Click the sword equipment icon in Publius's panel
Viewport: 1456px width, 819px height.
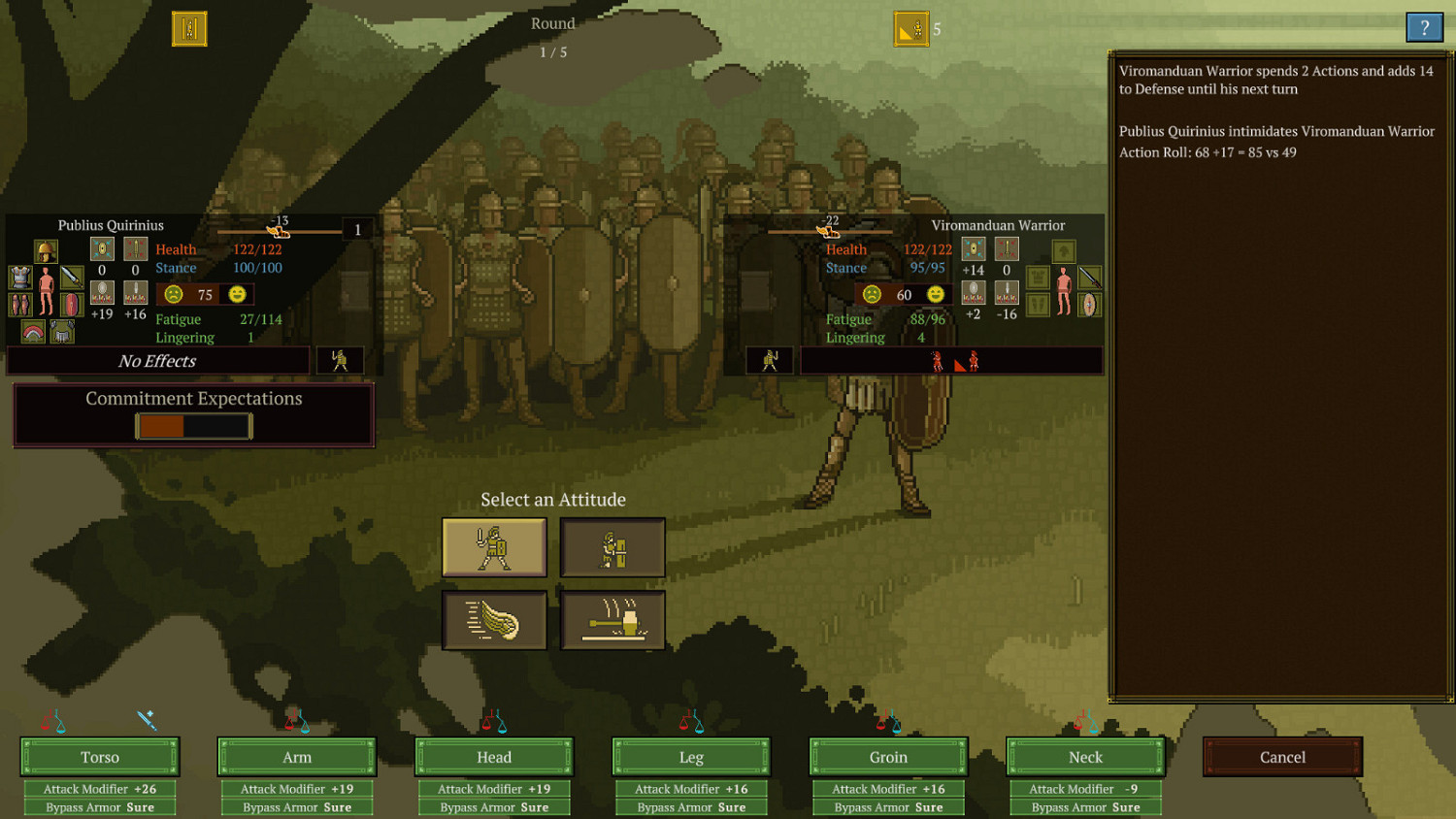tap(71, 278)
